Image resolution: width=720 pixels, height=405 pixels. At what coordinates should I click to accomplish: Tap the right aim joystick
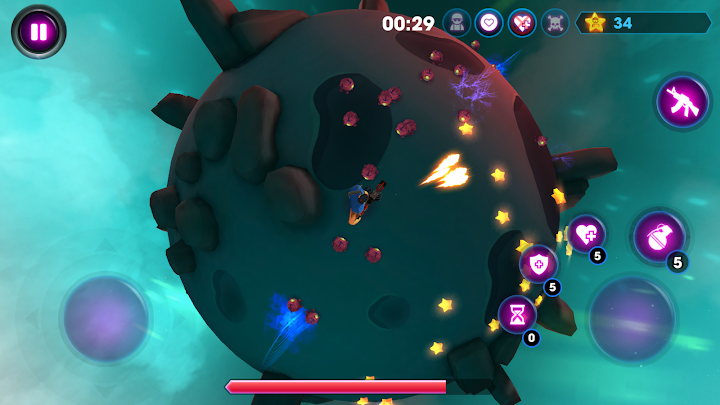pos(631,319)
